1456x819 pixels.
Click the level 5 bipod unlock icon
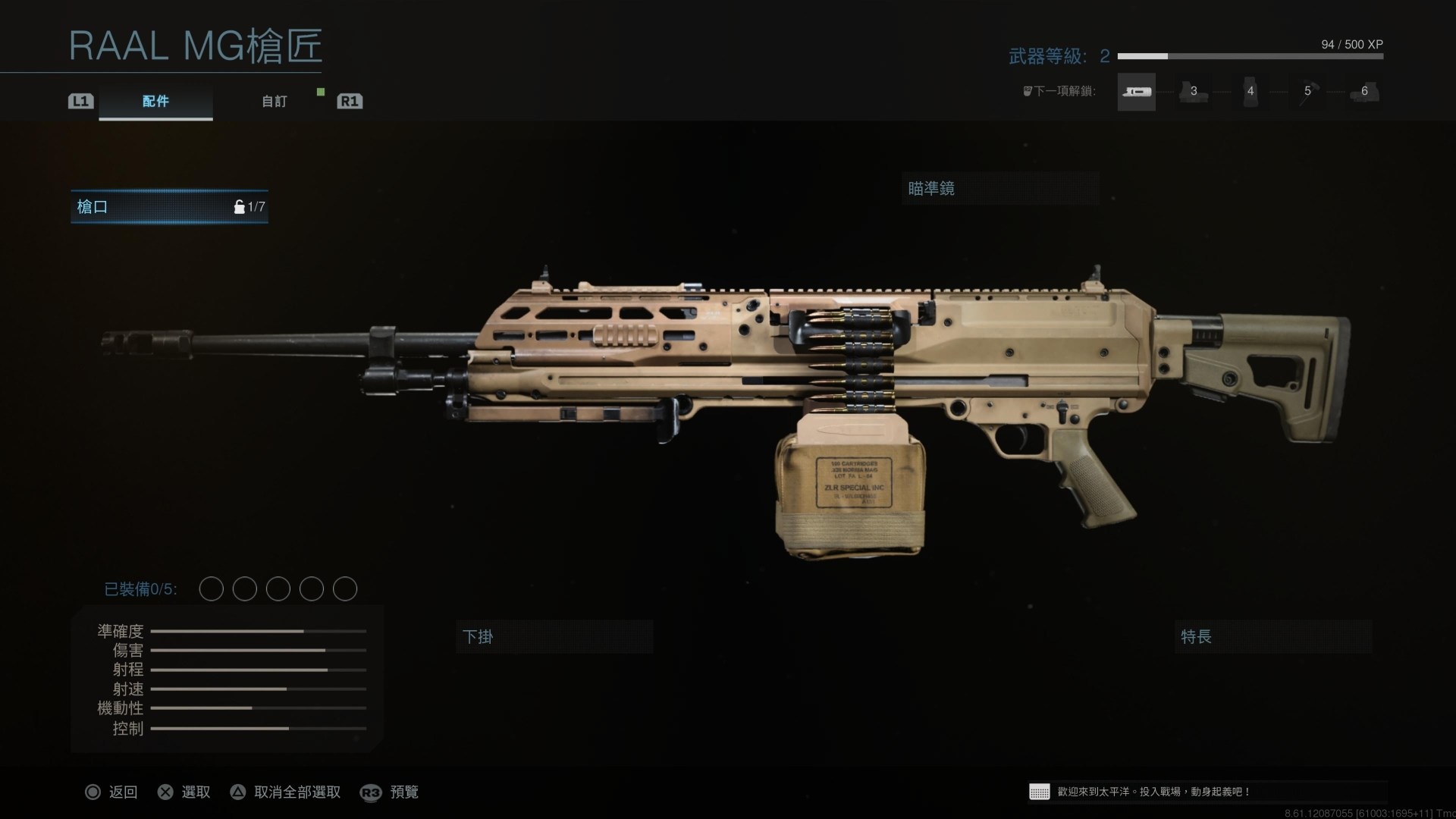pos(1309,93)
